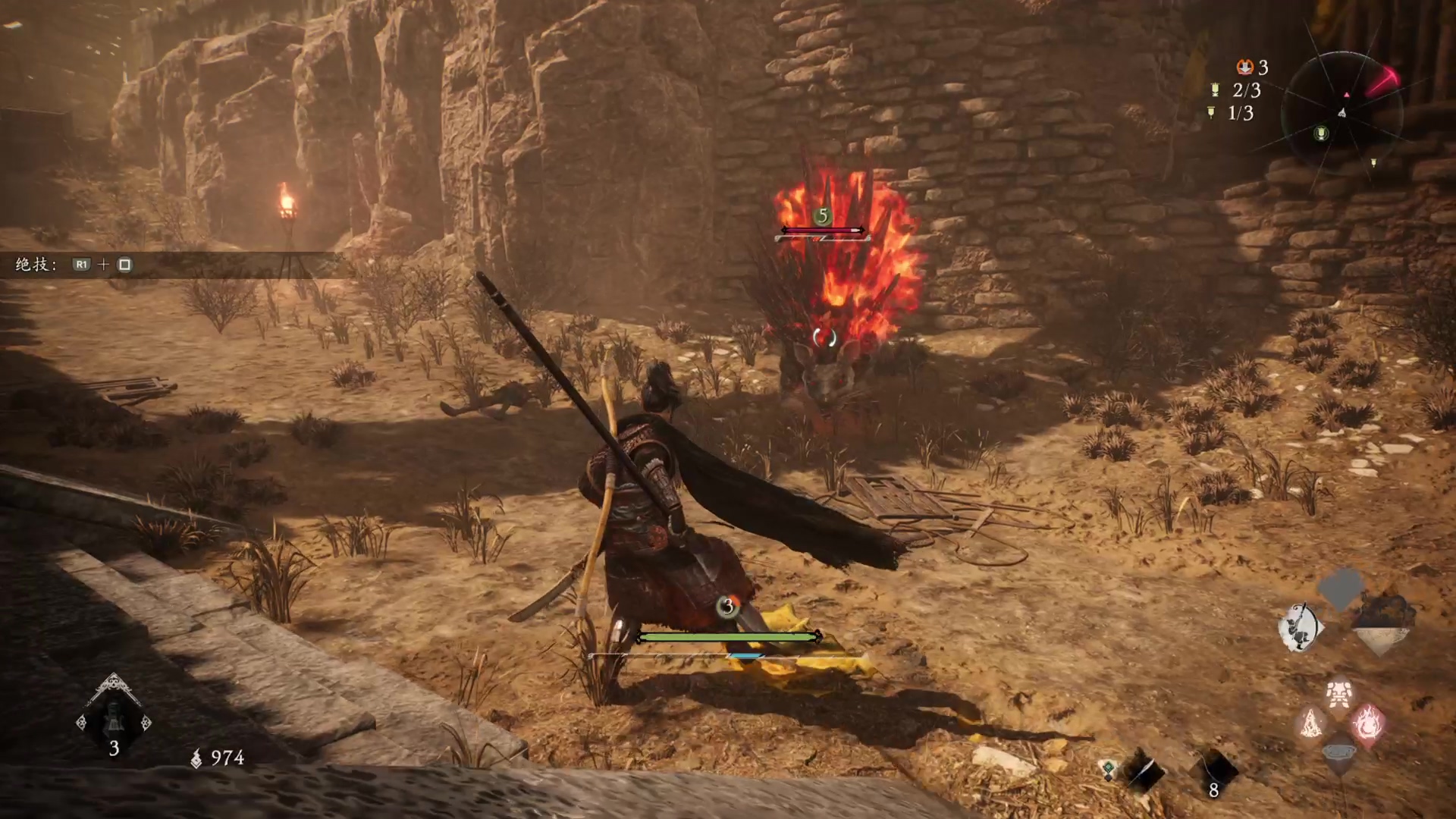Select the item slot with count 8
Screen dimensions: 1456x819
pos(1213,772)
